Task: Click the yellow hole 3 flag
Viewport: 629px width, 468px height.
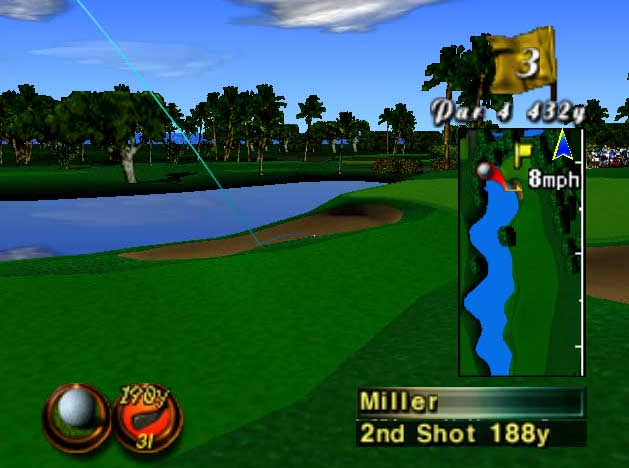Action: click(523, 62)
